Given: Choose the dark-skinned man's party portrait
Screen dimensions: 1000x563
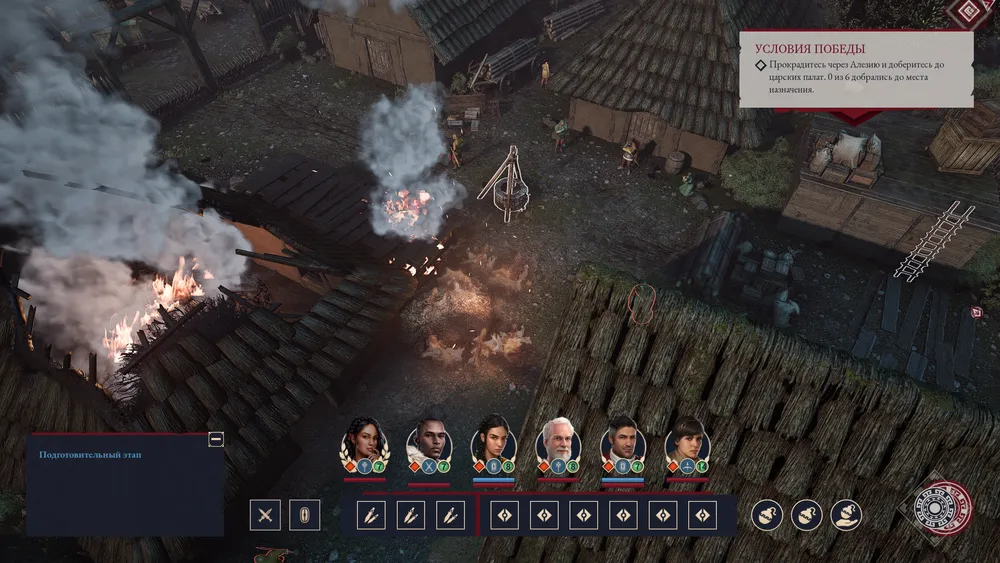Looking at the screenshot, I should [428, 440].
